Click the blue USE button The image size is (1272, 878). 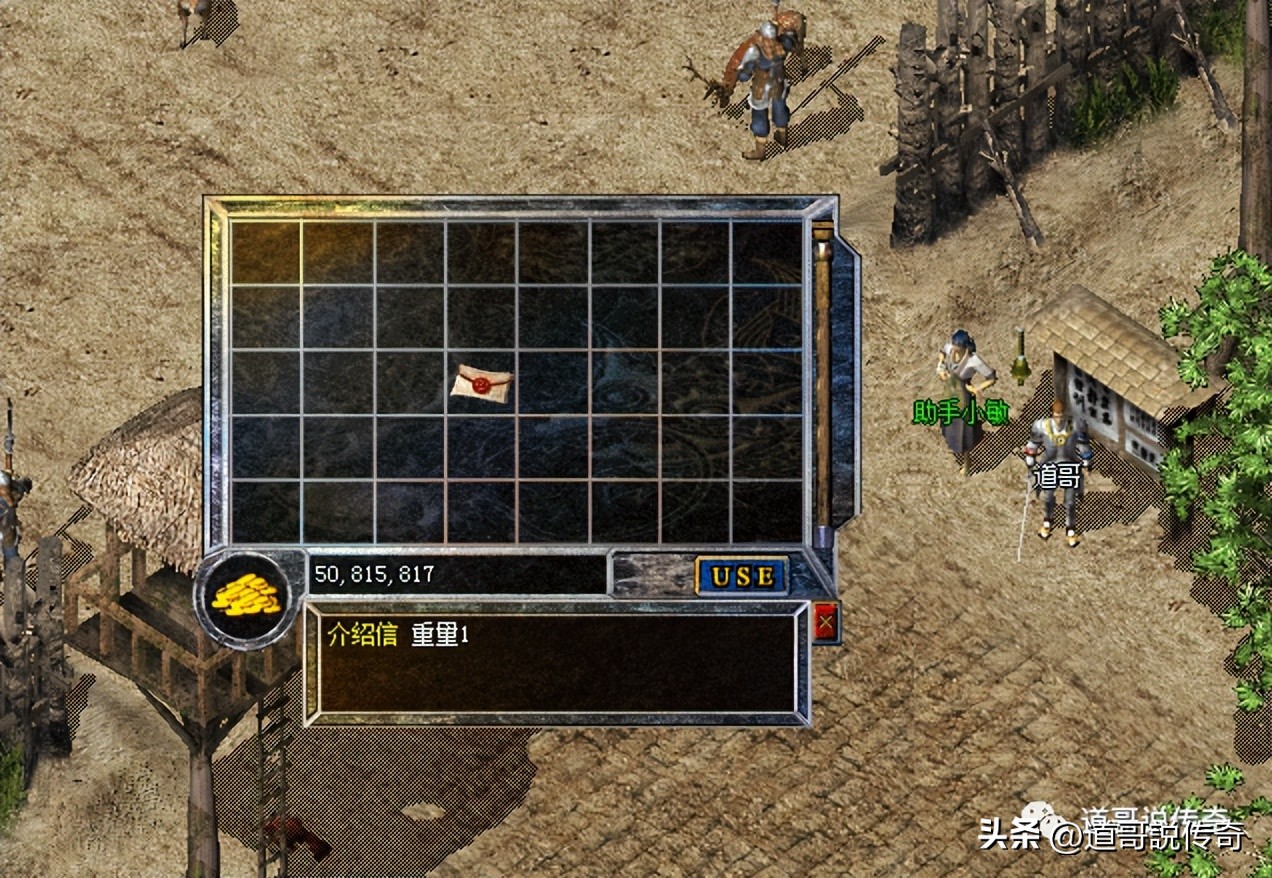point(742,576)
